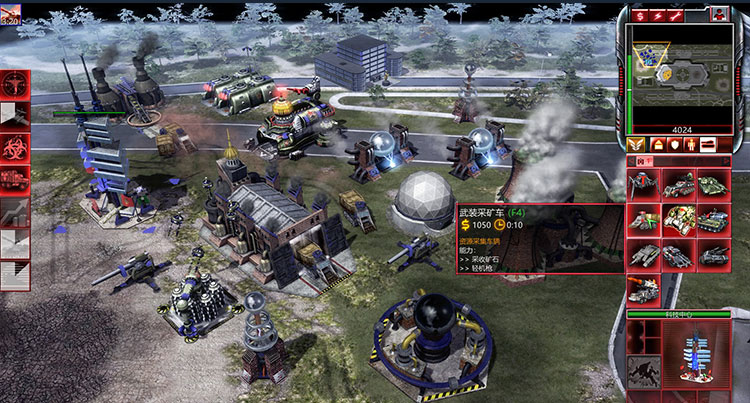This screenshot has height=403, width=750.
Task: Select the green tank build icon
Action: (x=713, y=187)
